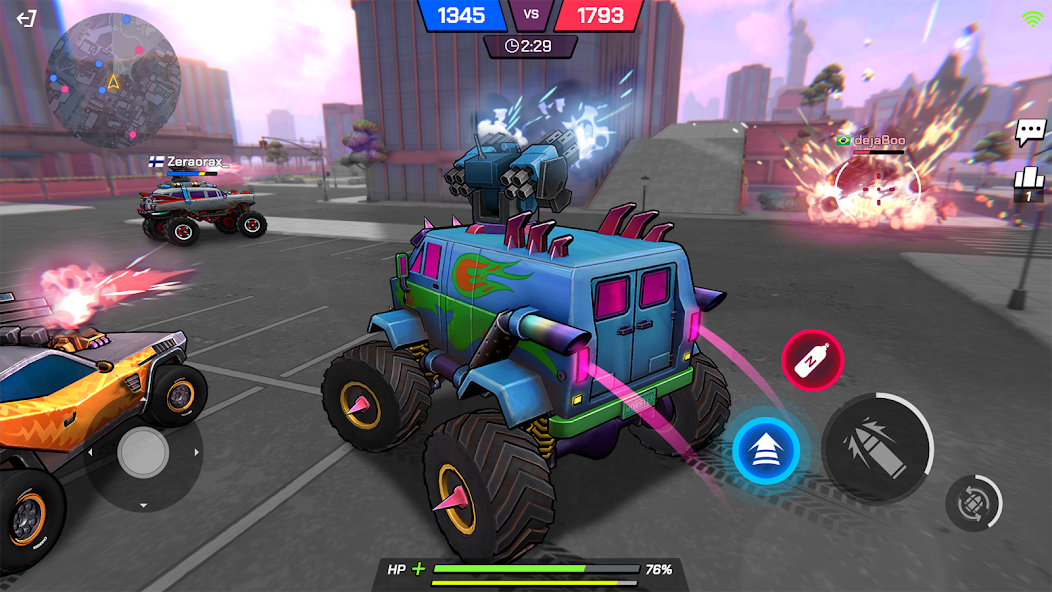Image resolution: width=1052 pixels, height=592 pixels.
Task: Trigger the blue jump arrows button
Action: 766,451
